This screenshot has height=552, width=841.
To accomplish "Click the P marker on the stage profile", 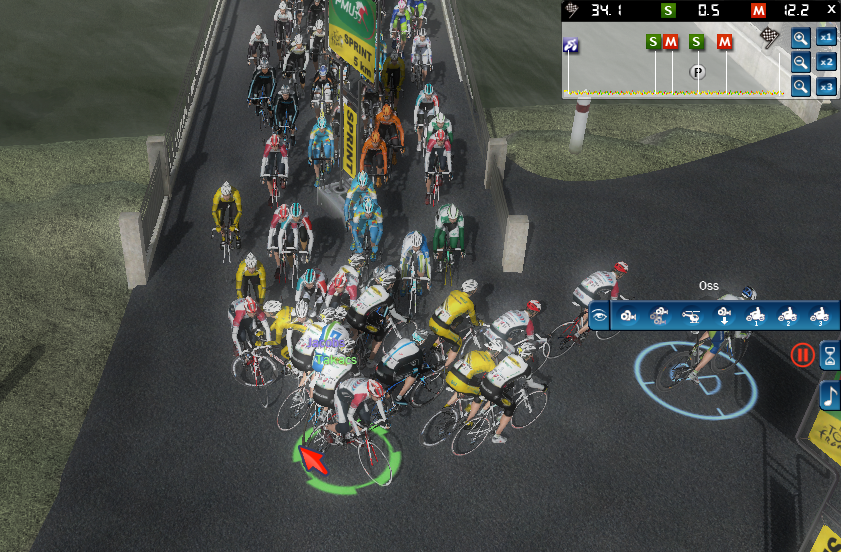I will click(x=698, y=72).
